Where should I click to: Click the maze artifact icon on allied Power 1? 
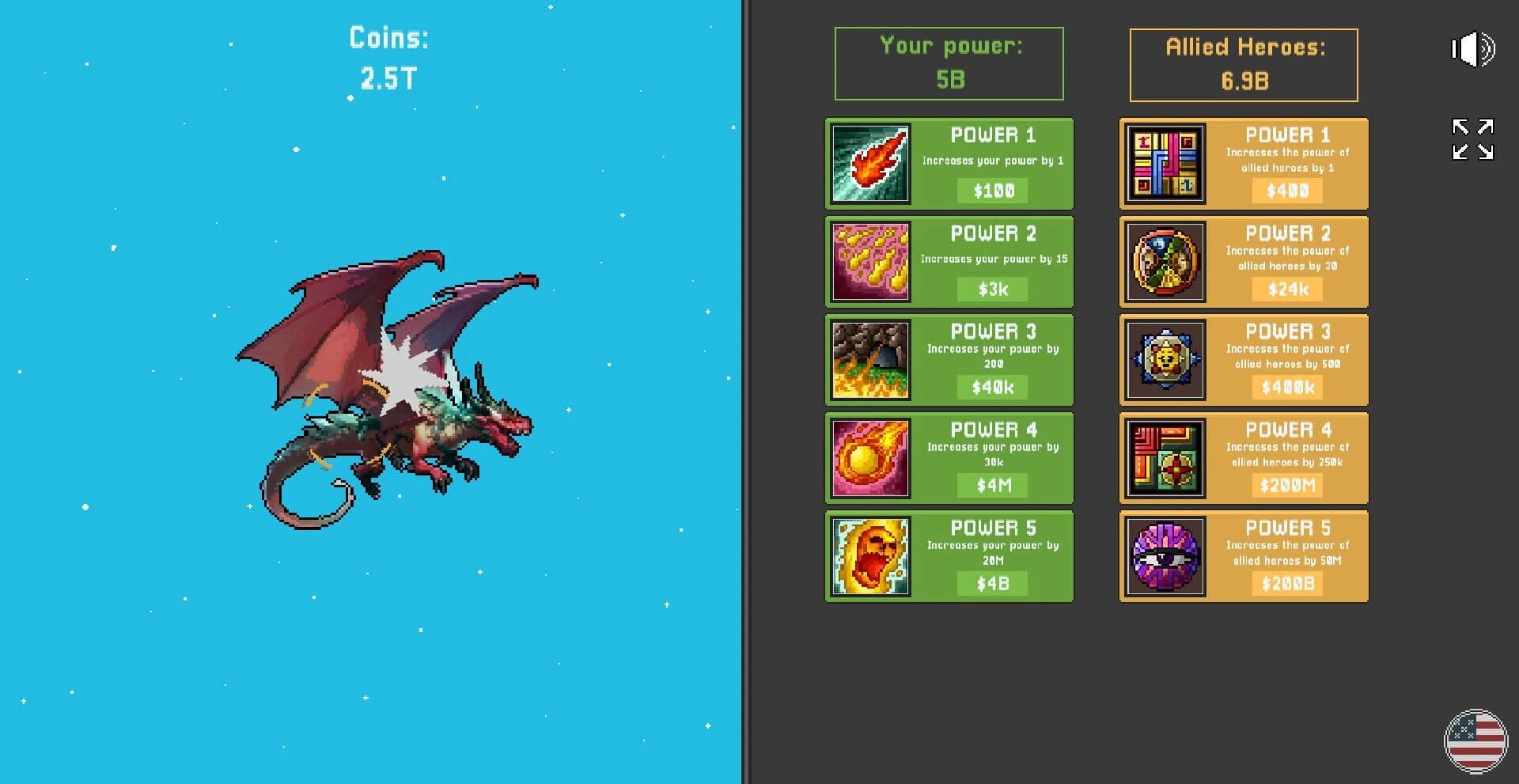(1163, 163)
